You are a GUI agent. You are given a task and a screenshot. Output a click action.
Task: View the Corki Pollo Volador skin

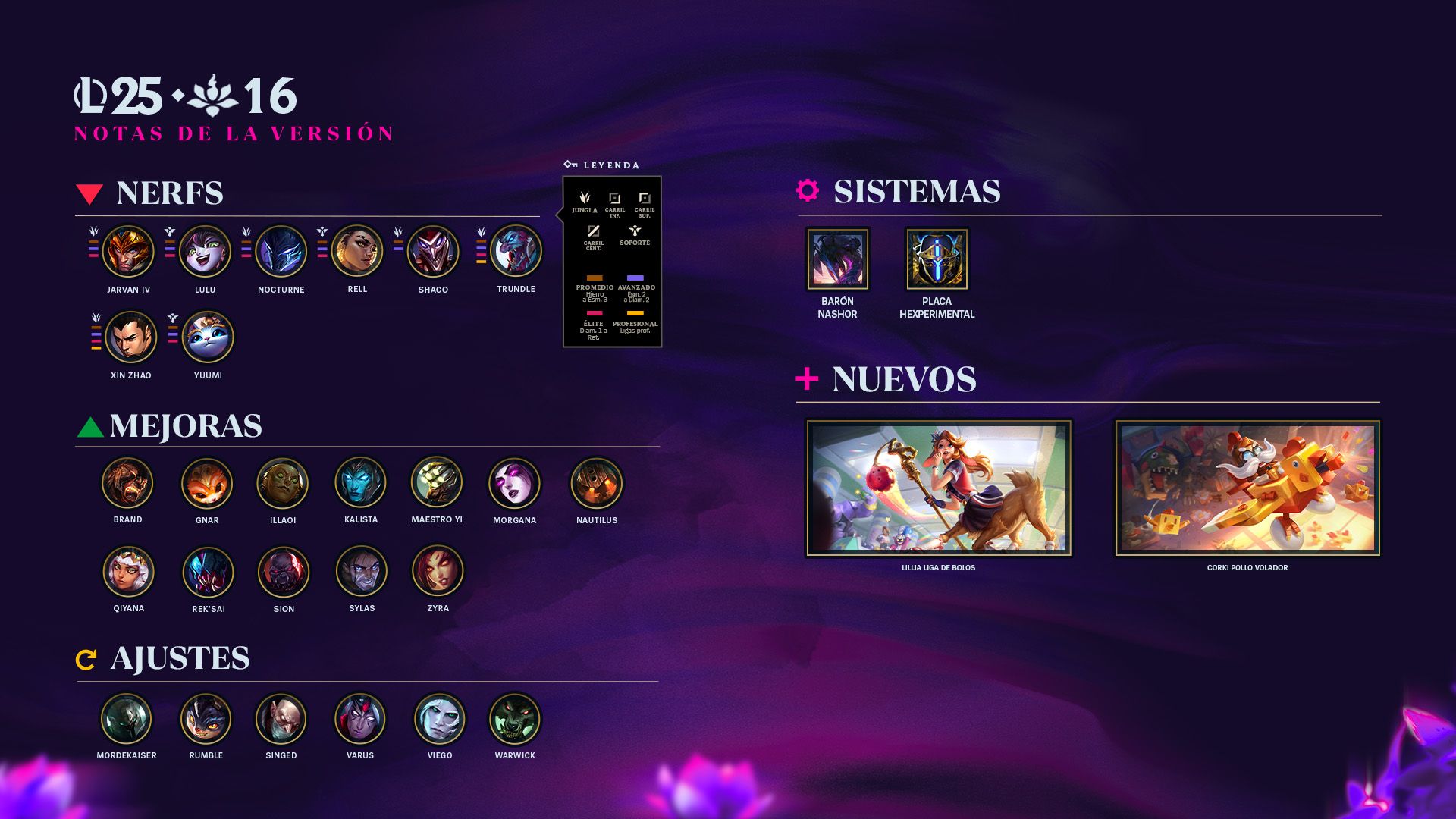click(x=1247, y=488)
